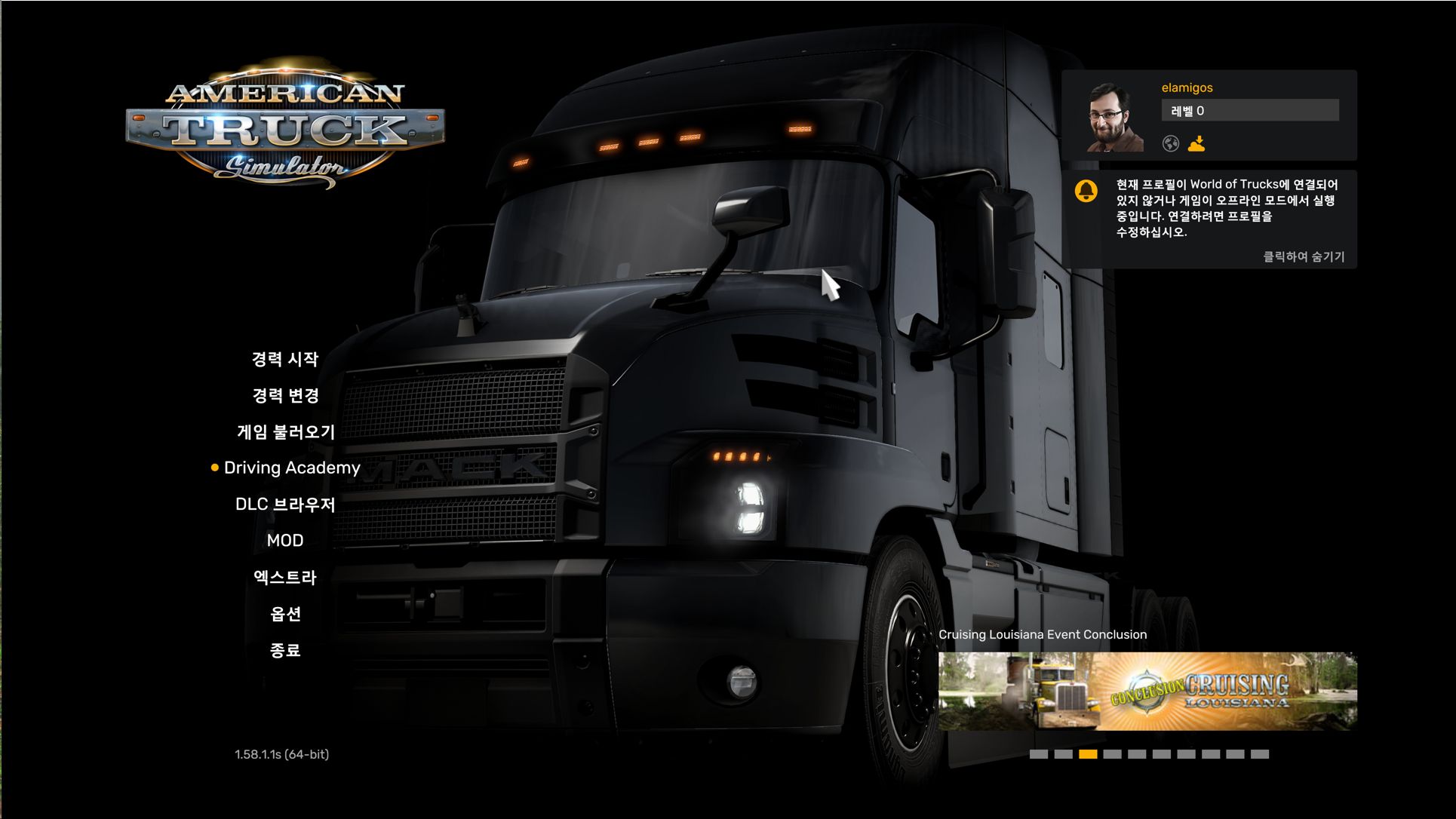
Task: Click the orange download icon in profile
Action: pyautogui.click(x=1196, y=143)
